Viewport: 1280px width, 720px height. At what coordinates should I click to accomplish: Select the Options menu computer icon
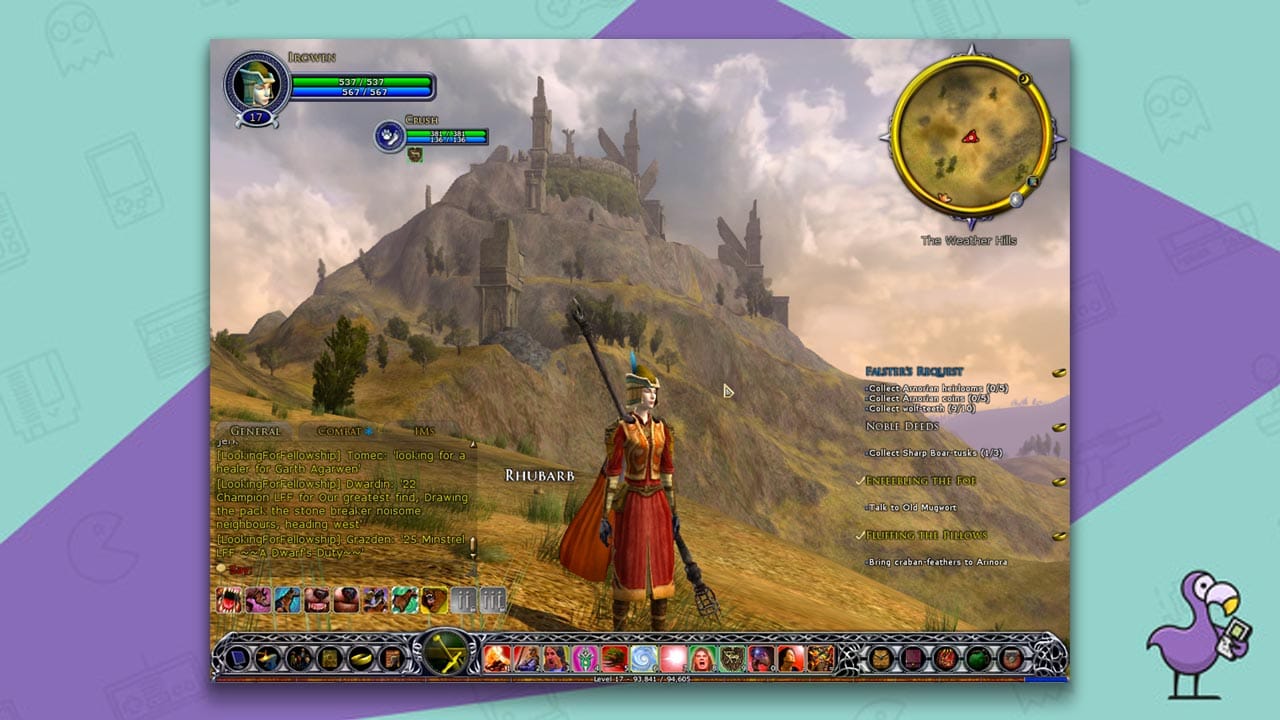(238, 659)
